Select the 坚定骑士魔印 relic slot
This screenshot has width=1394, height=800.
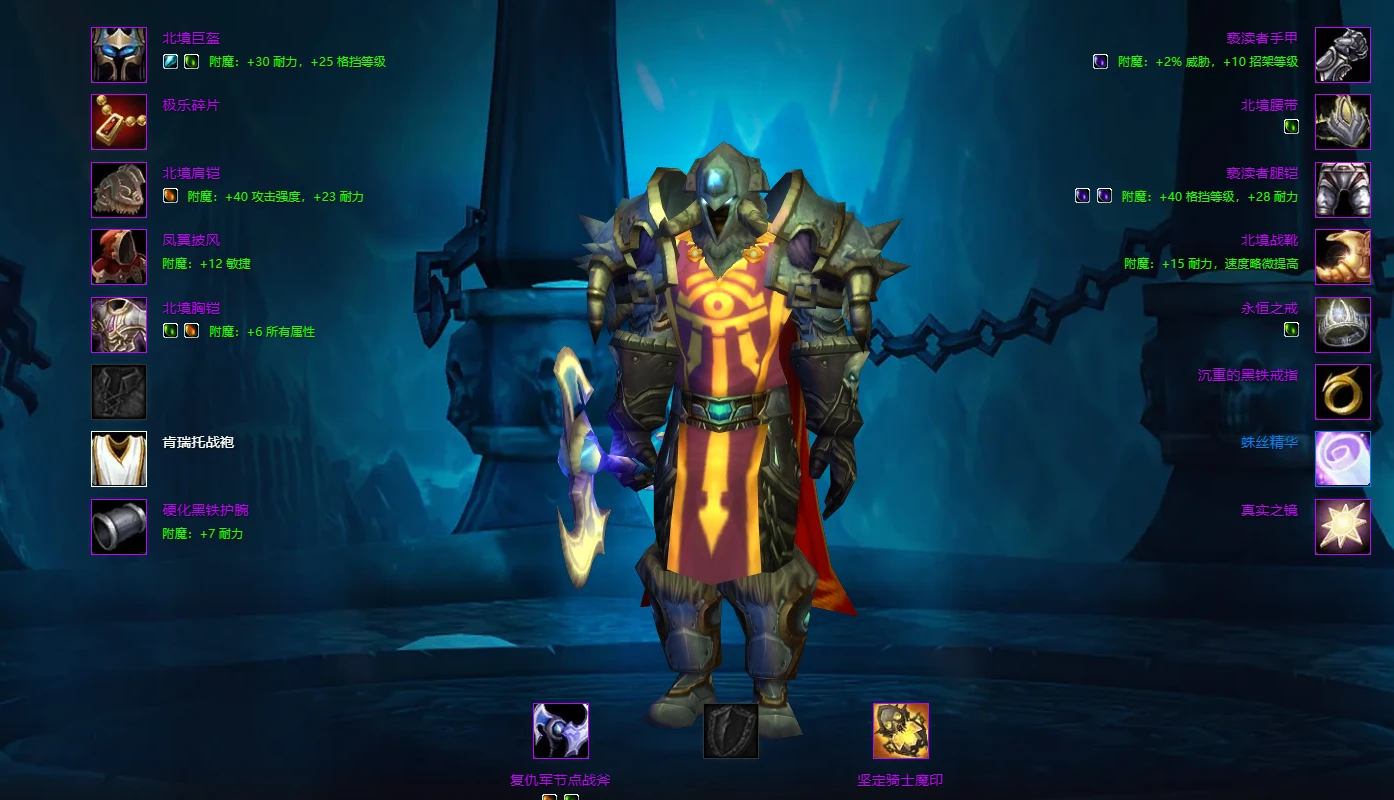(x=900, y=731)
